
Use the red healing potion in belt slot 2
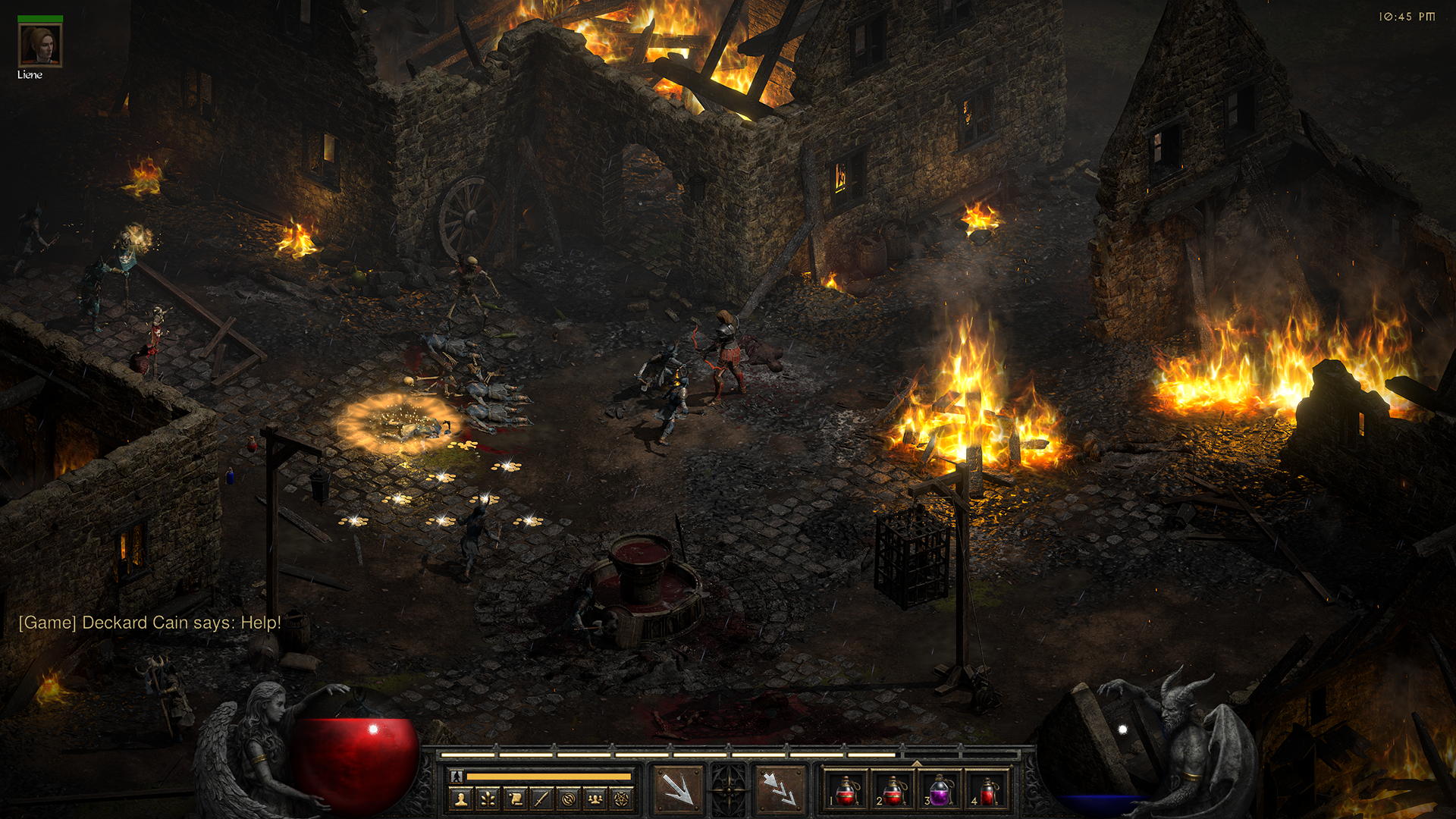pyautogui.click(x=893, y=791)
